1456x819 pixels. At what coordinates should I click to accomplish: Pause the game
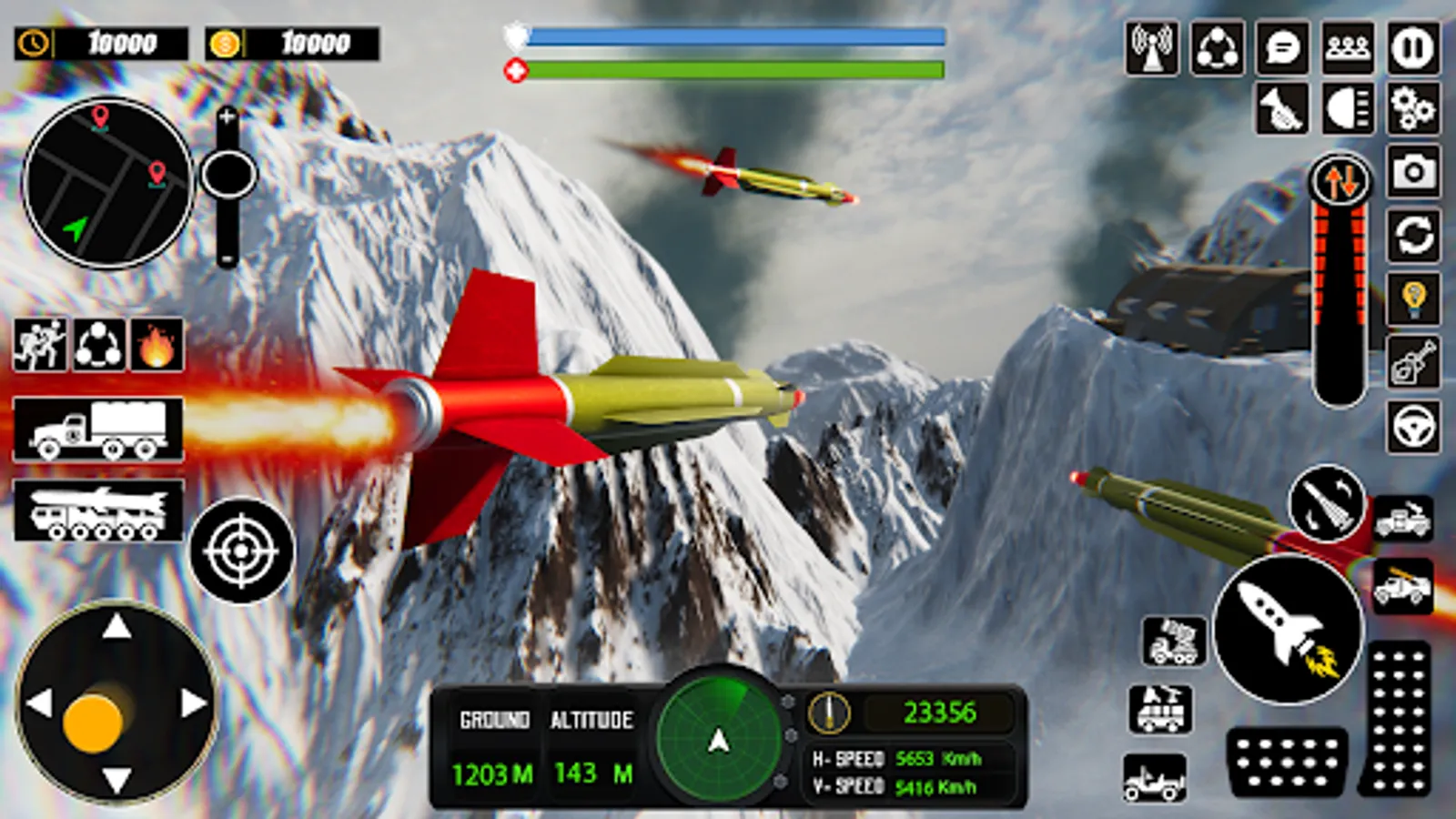coord(1412,47)
